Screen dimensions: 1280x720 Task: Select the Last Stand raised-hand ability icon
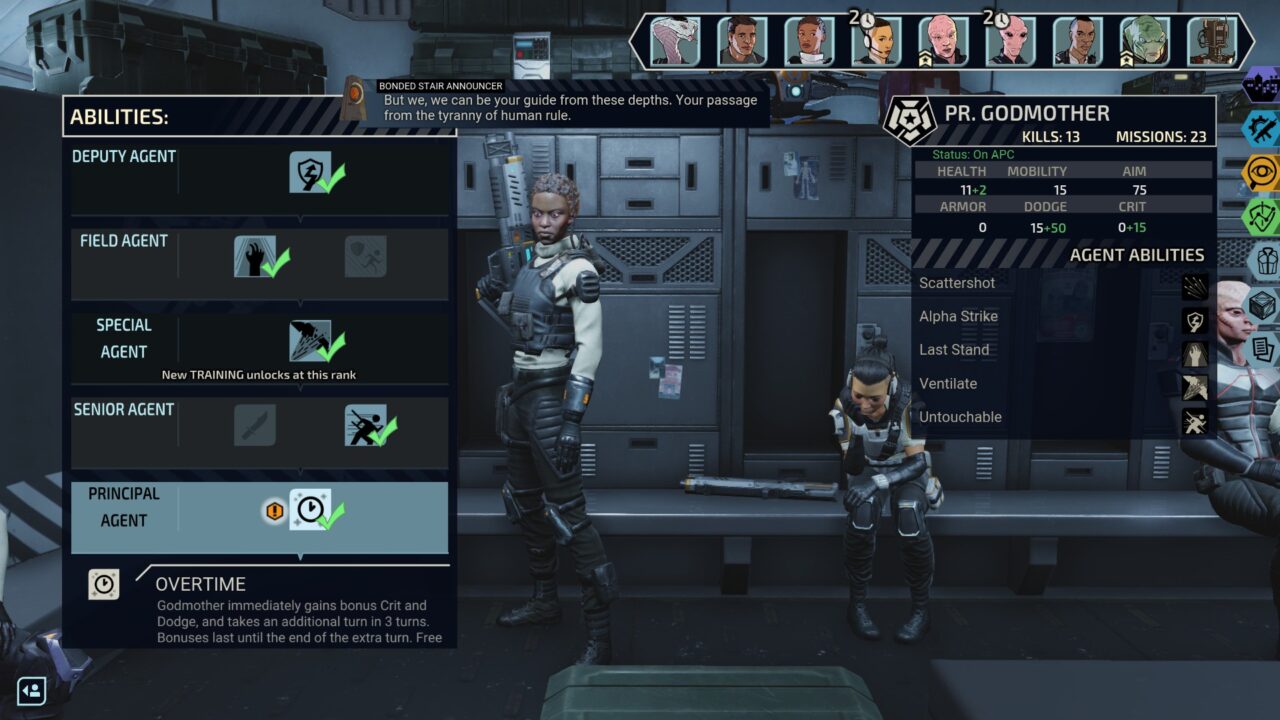click(254, 256)
